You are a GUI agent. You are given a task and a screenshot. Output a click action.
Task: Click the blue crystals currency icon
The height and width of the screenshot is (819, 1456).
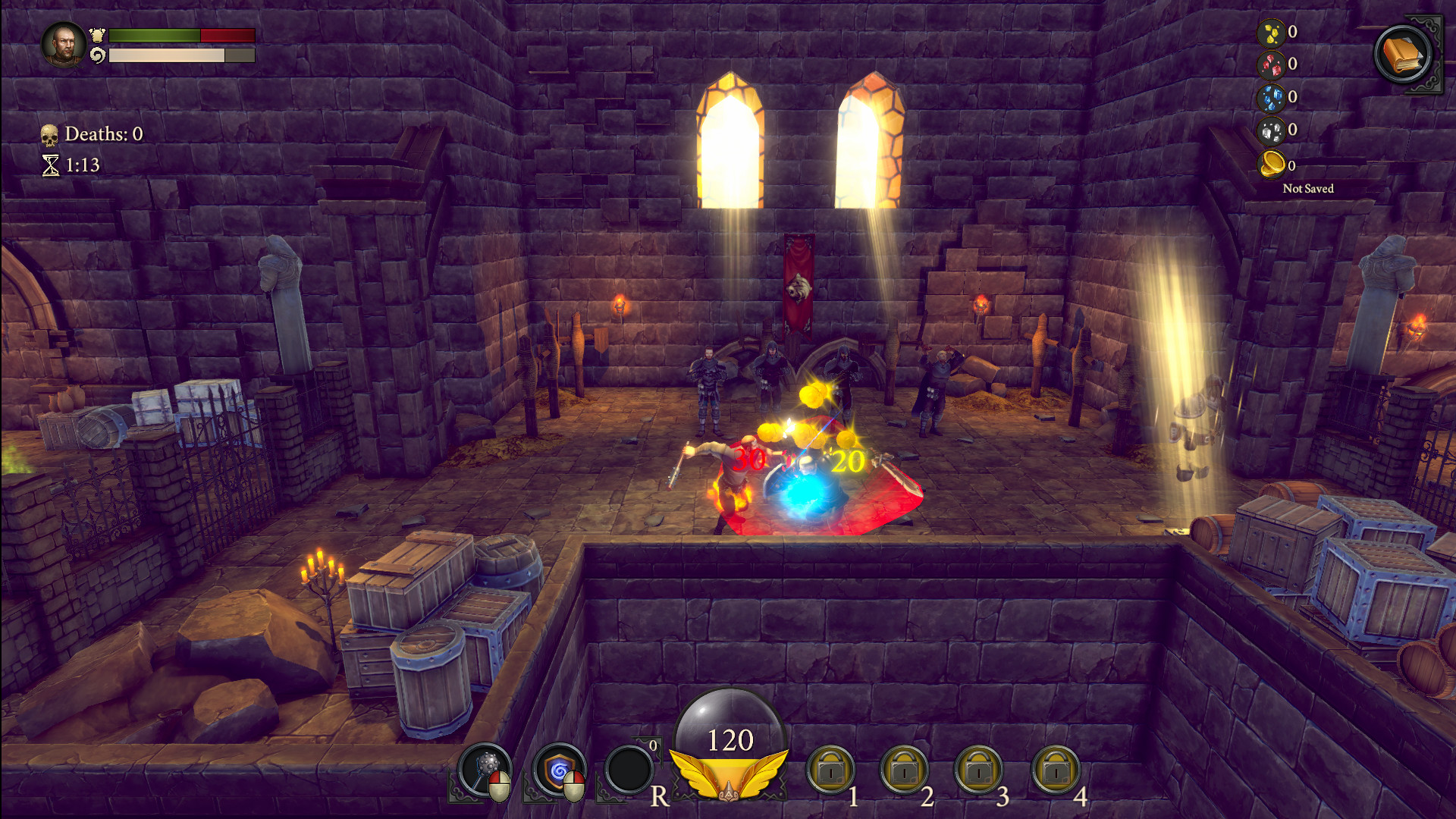coord(1271,97)
